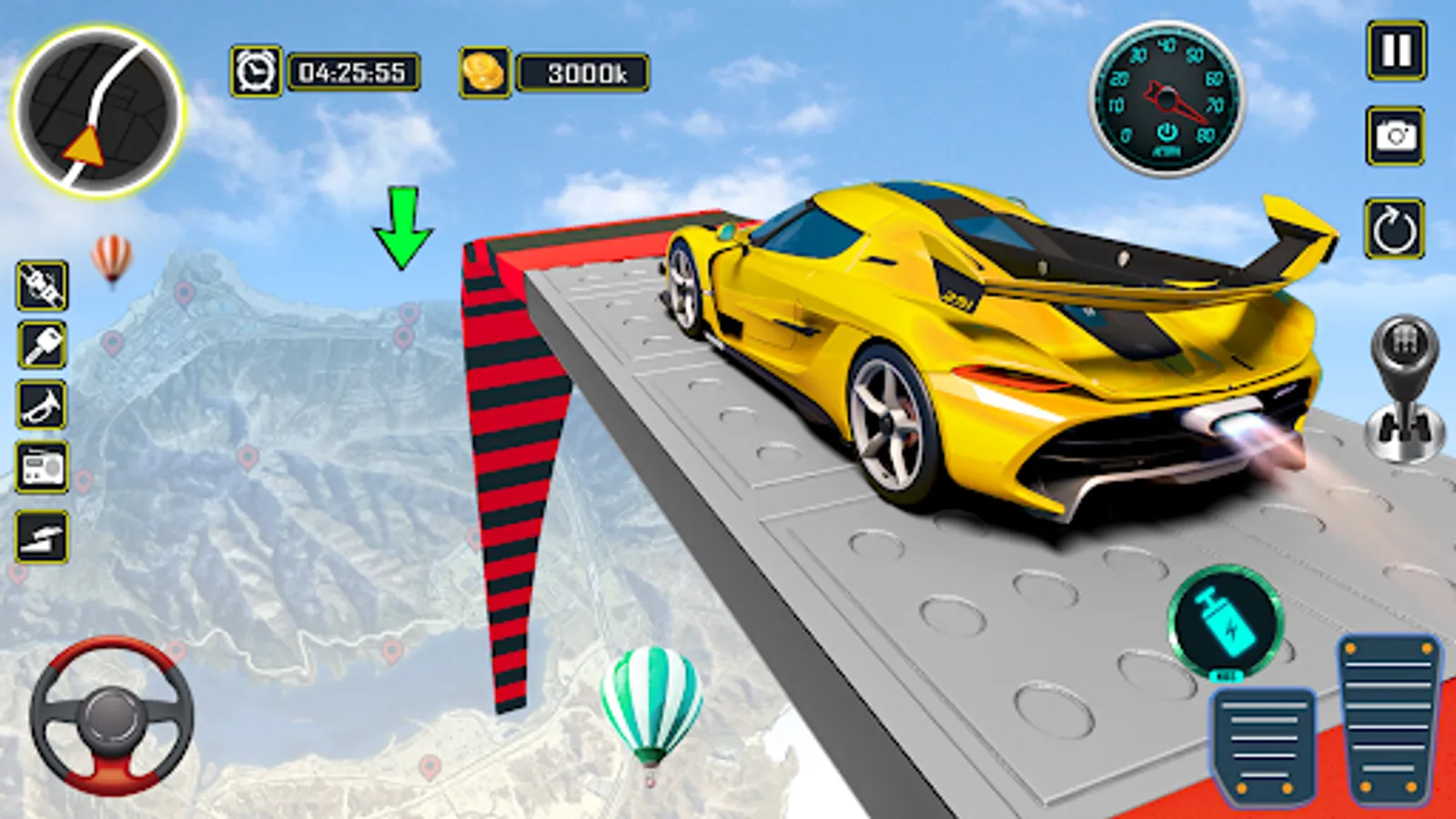1456x819 pixels.
Task: Sound the horn
Action: (x=42, y=405)
